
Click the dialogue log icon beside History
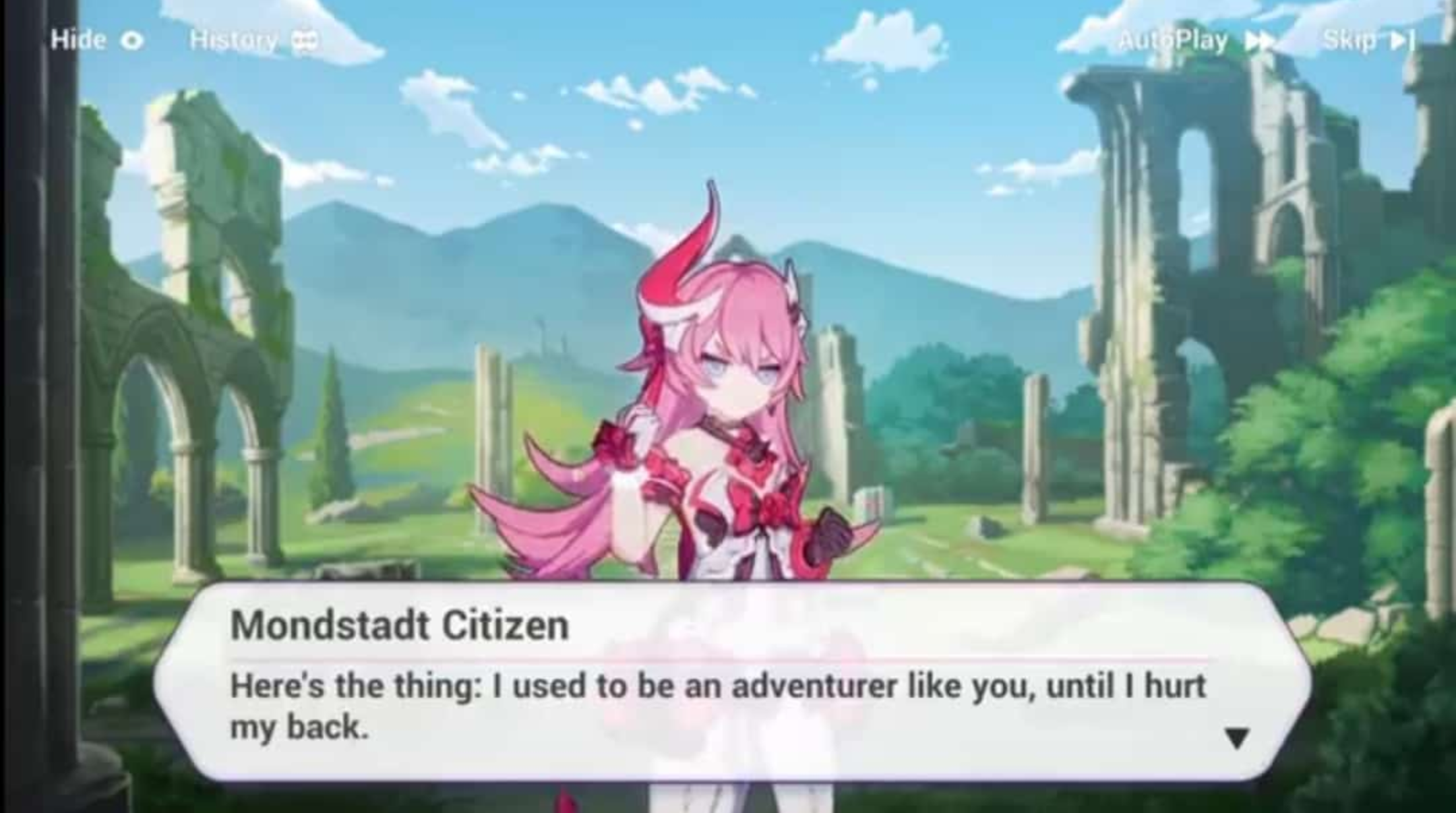tap(305, 40)
